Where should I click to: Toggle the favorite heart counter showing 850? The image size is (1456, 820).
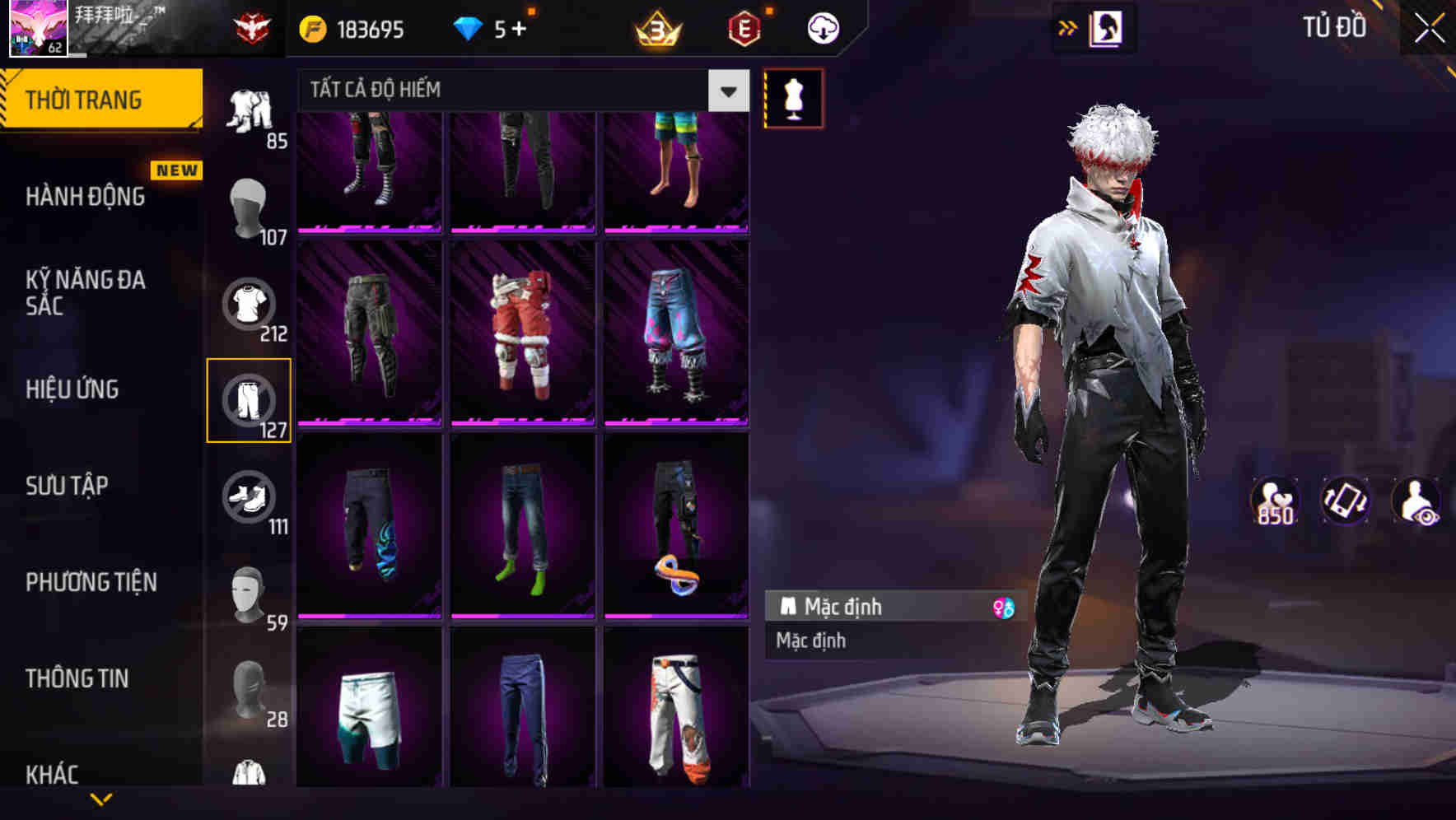click(x=1273, y=502)
